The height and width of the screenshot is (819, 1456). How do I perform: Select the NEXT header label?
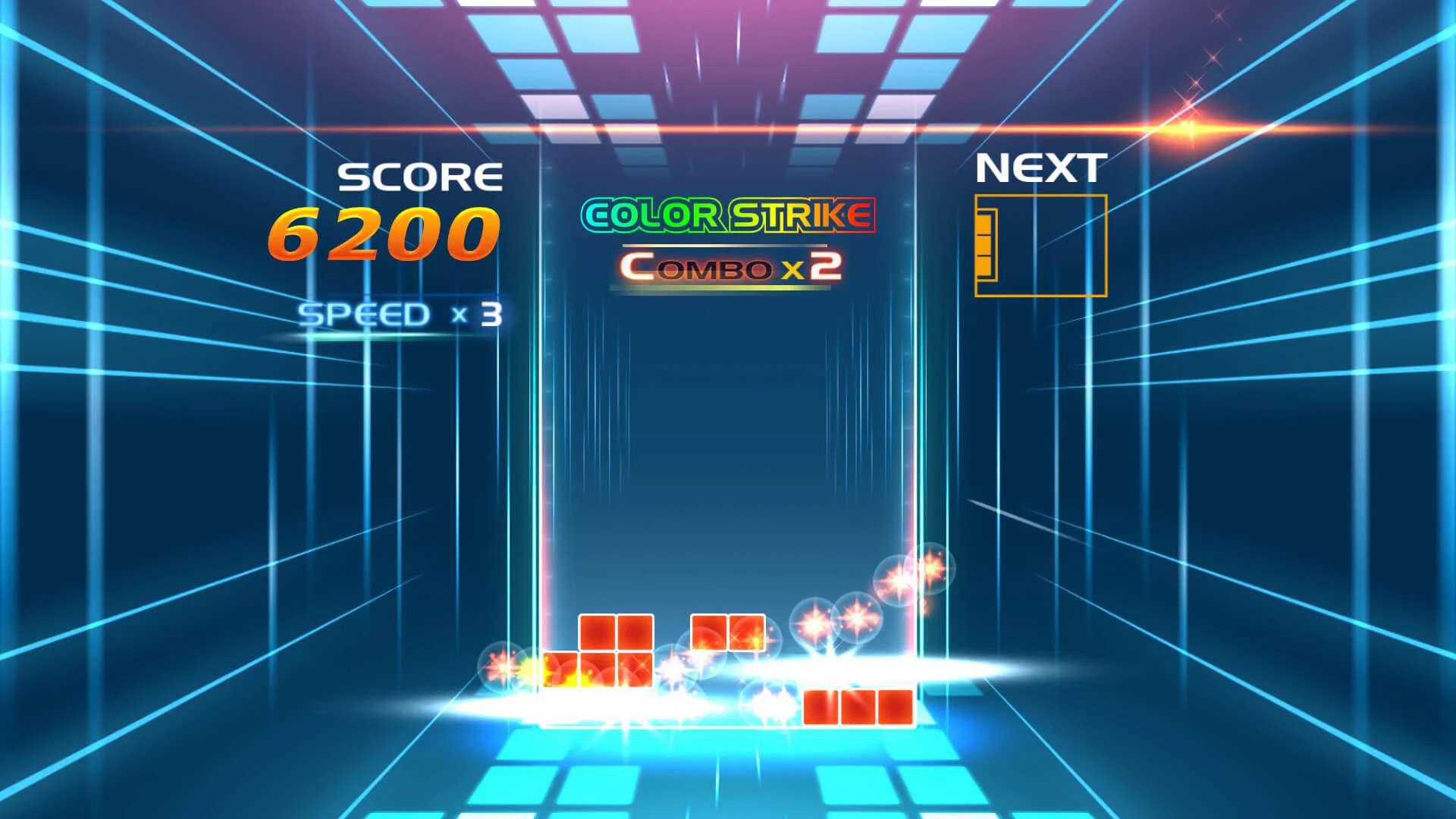(x=1041, y=167)
